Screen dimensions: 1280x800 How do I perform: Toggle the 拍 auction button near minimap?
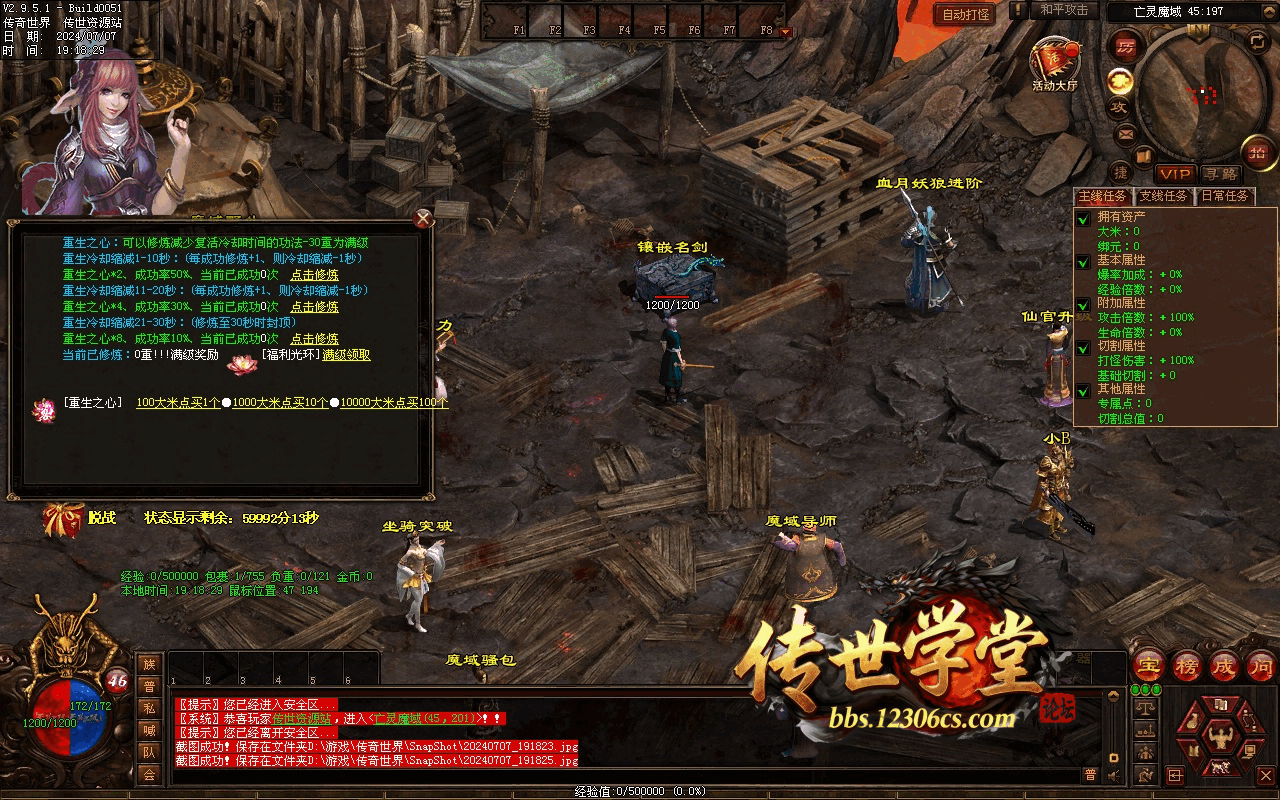(1257, 152)
